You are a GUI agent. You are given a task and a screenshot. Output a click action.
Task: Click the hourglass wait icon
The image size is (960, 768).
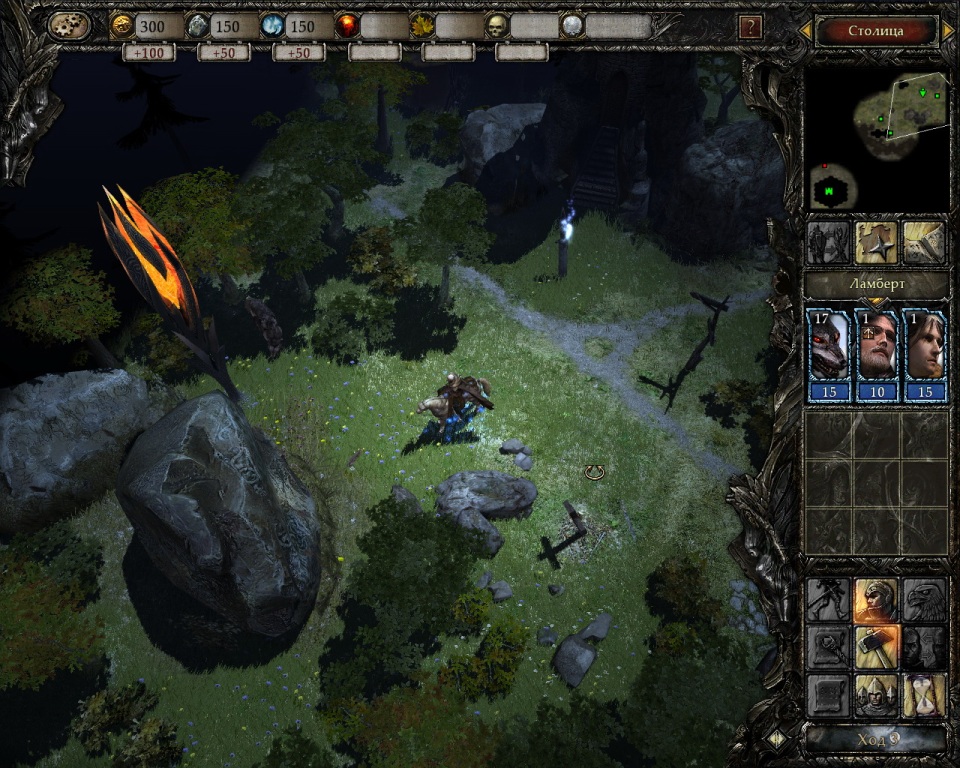[x=925, y=695]
